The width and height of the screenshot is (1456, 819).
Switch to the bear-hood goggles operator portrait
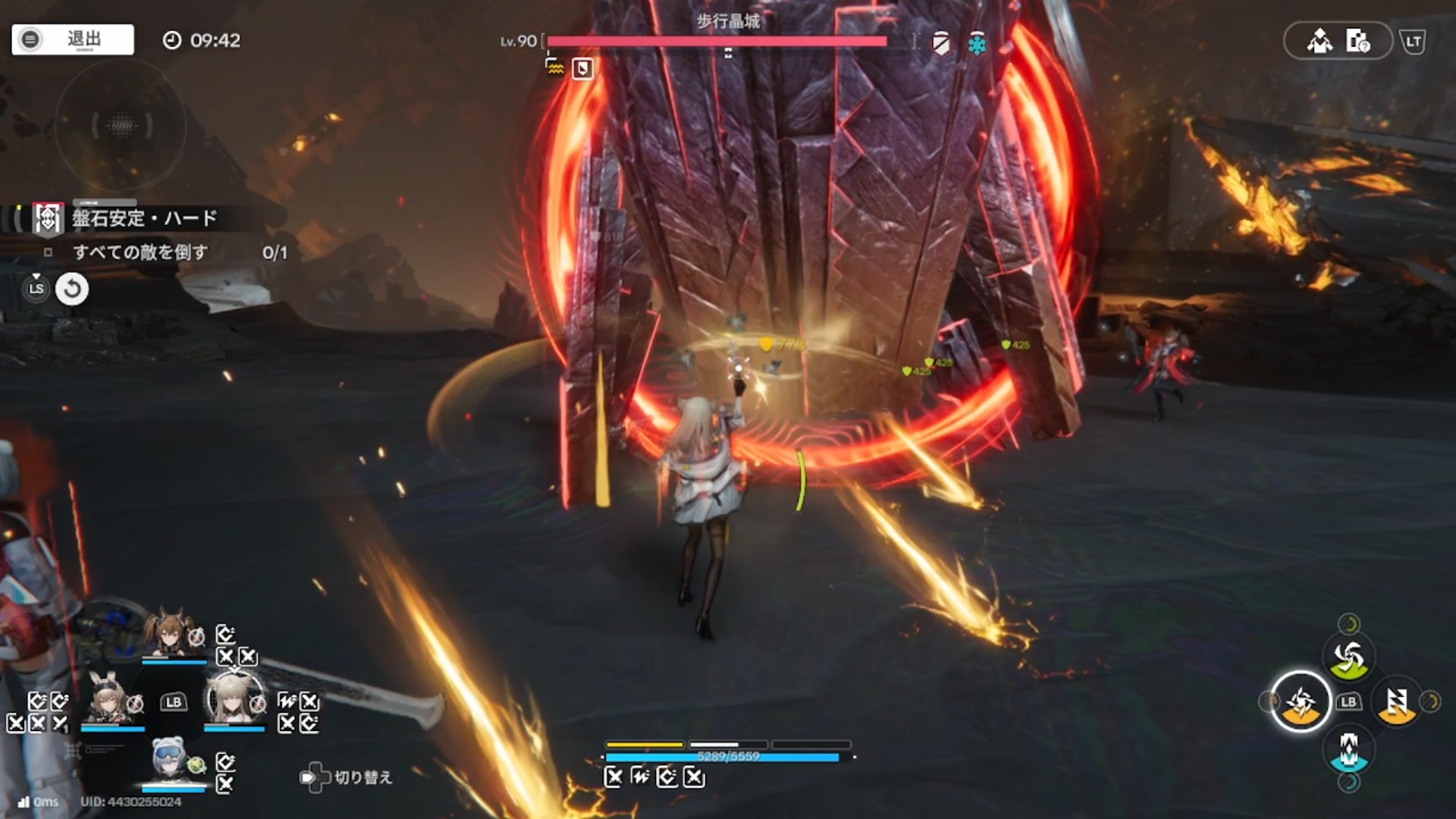click(x=171, y=760)
